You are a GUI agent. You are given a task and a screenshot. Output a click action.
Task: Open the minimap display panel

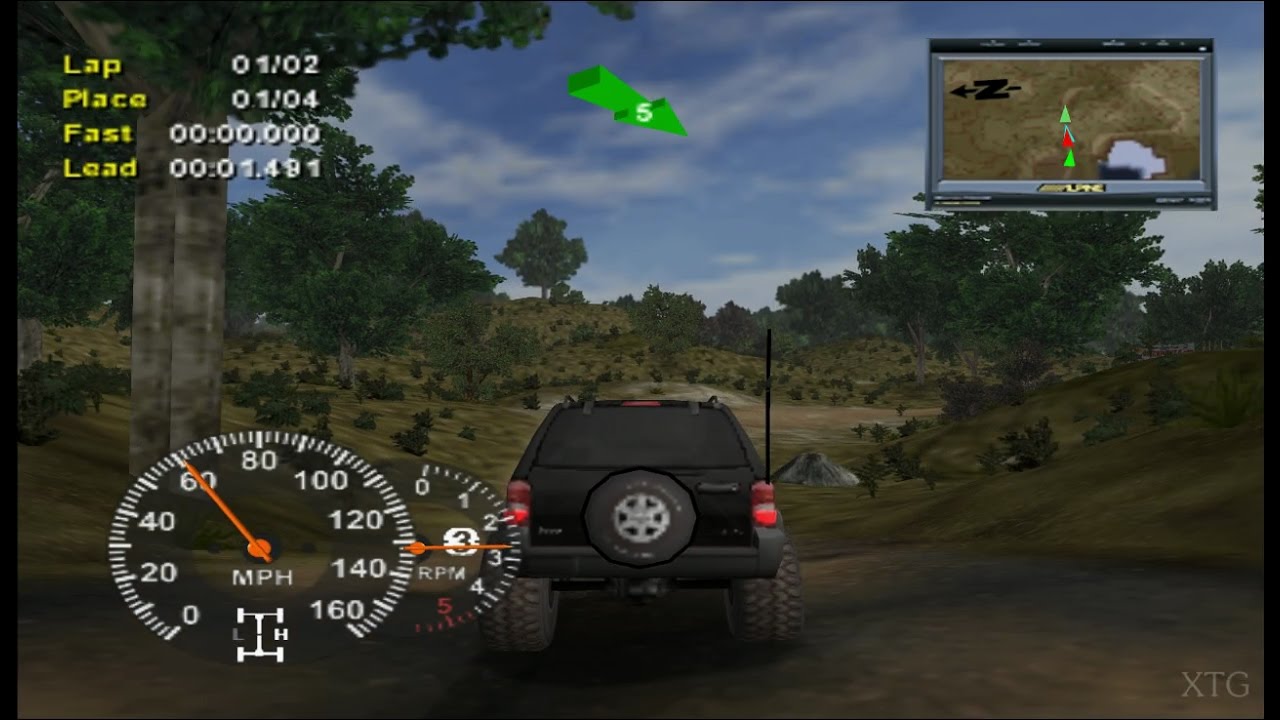click(x=1072, y=120)
